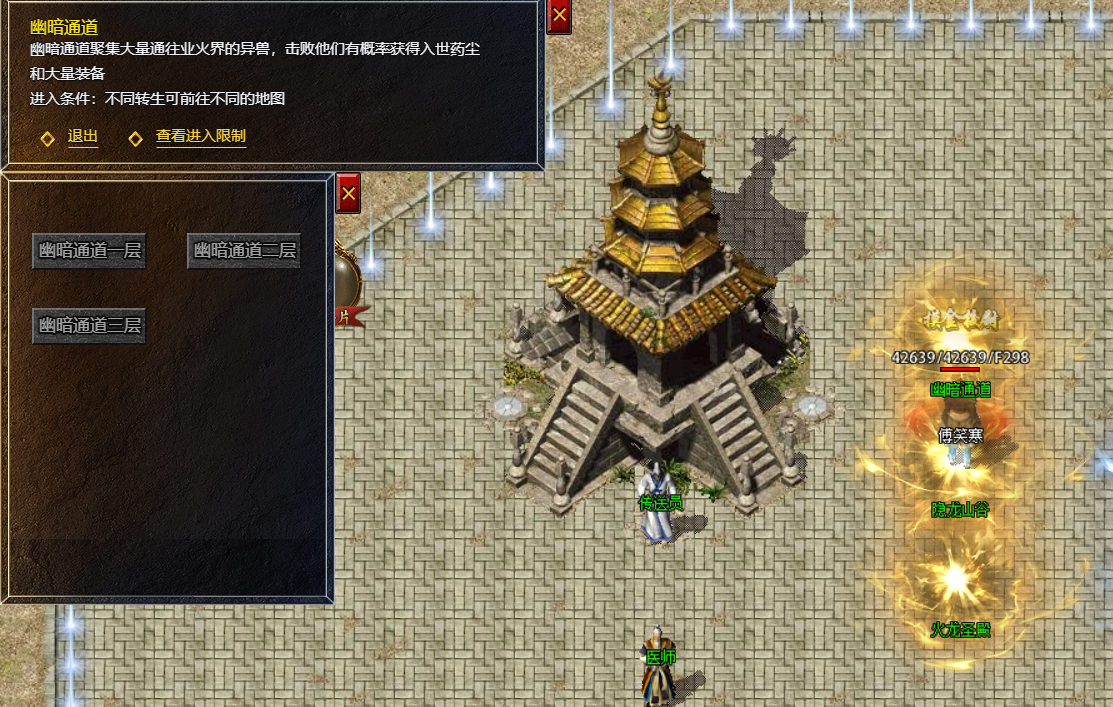Screen dimensions: 1113x707
Task: Click the 退出 link in dialog
Action: tap(82, 137)
